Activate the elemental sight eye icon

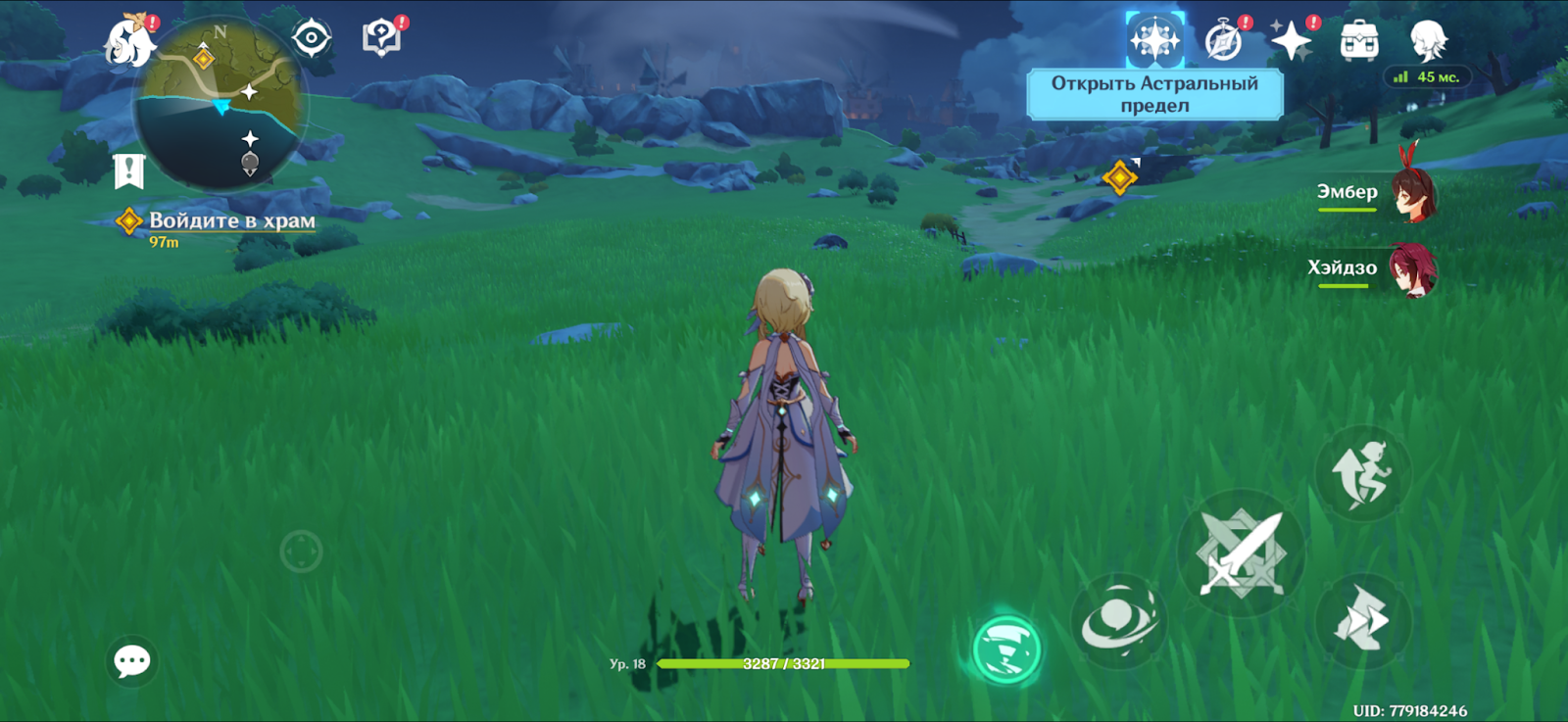click(312, 39)
